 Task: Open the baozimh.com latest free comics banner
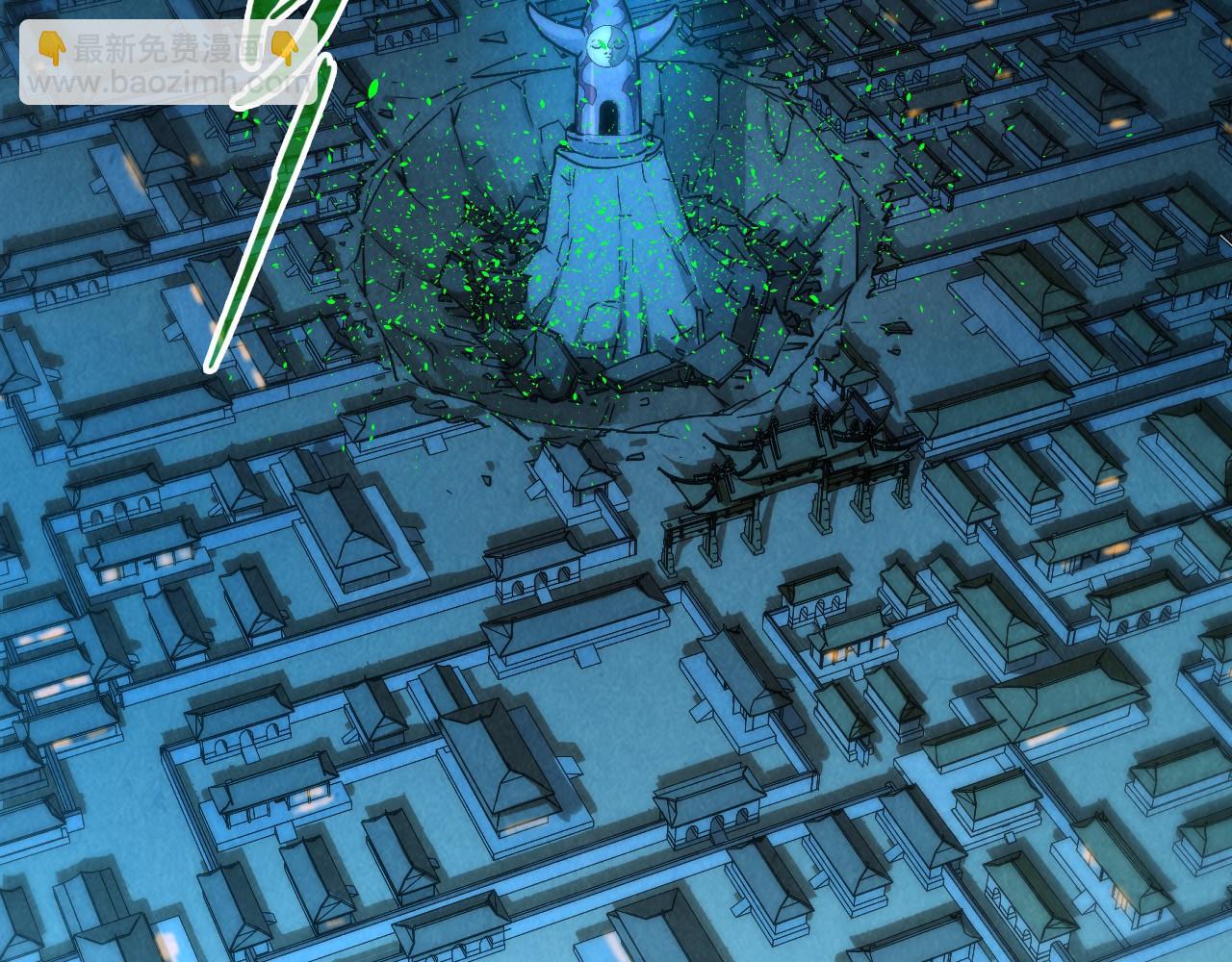click(167, 62)
